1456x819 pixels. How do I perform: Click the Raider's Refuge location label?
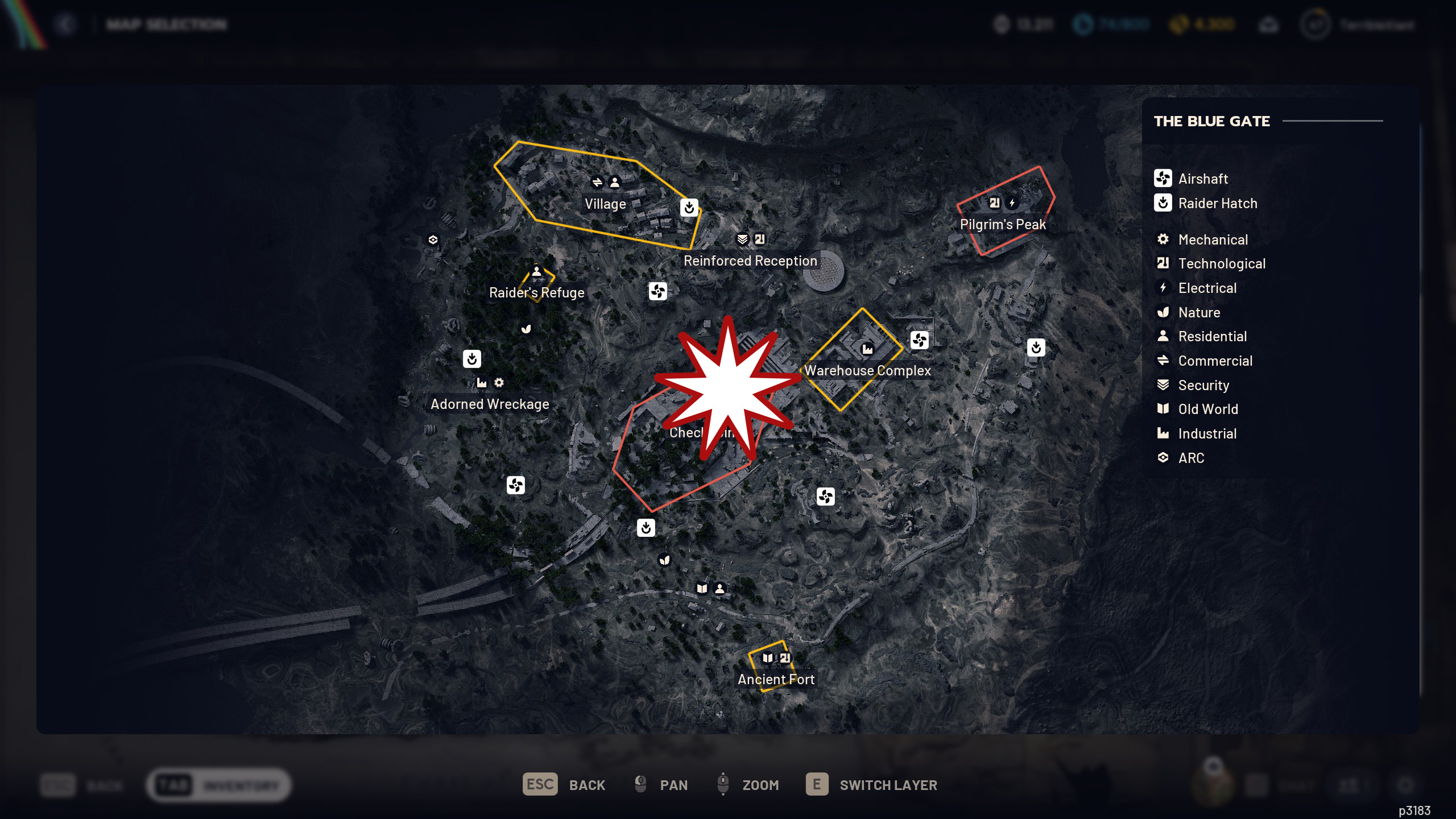(536, 293)
